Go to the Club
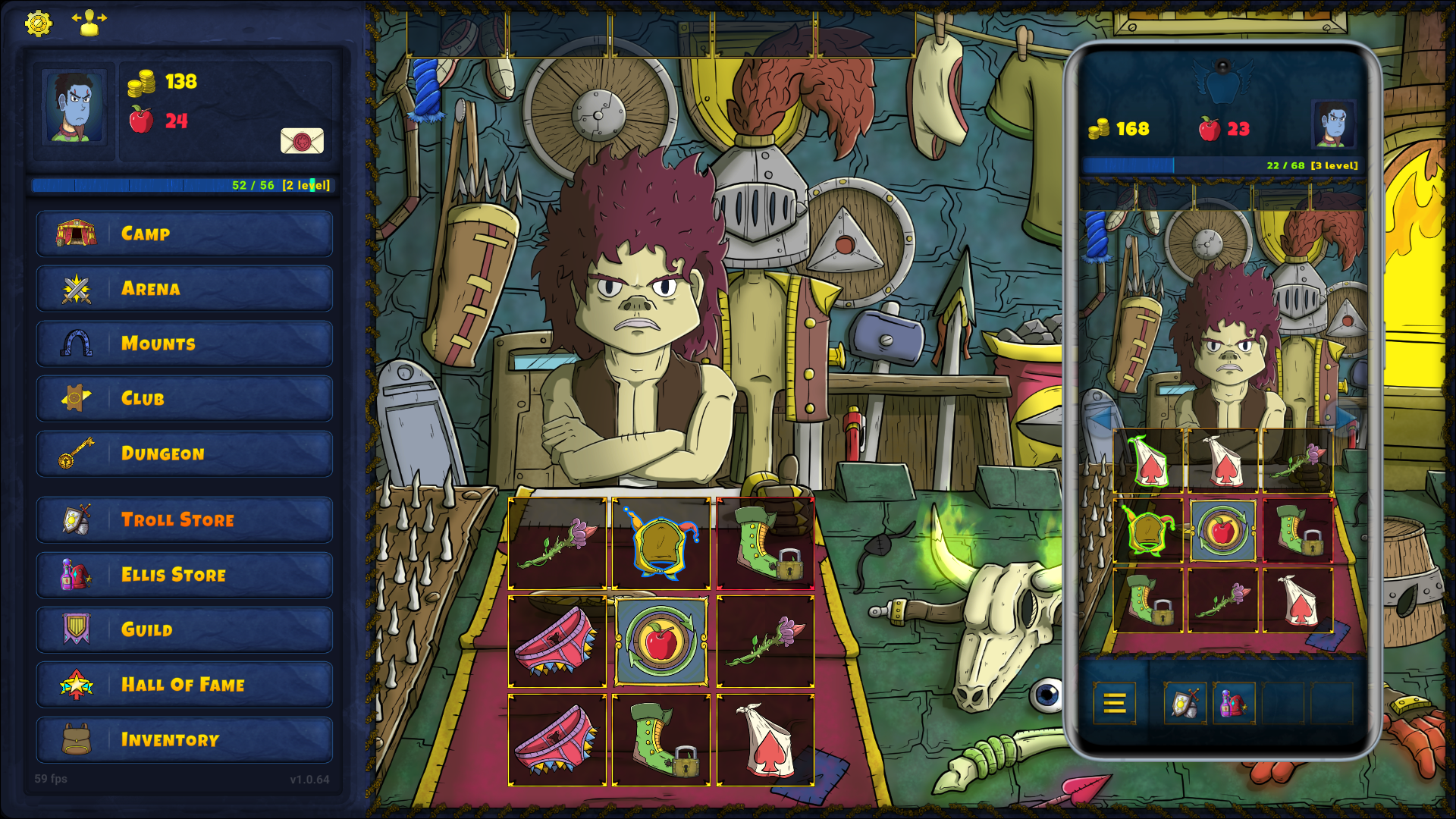This screenshot has width=1456, height=819. coord(184,399)
